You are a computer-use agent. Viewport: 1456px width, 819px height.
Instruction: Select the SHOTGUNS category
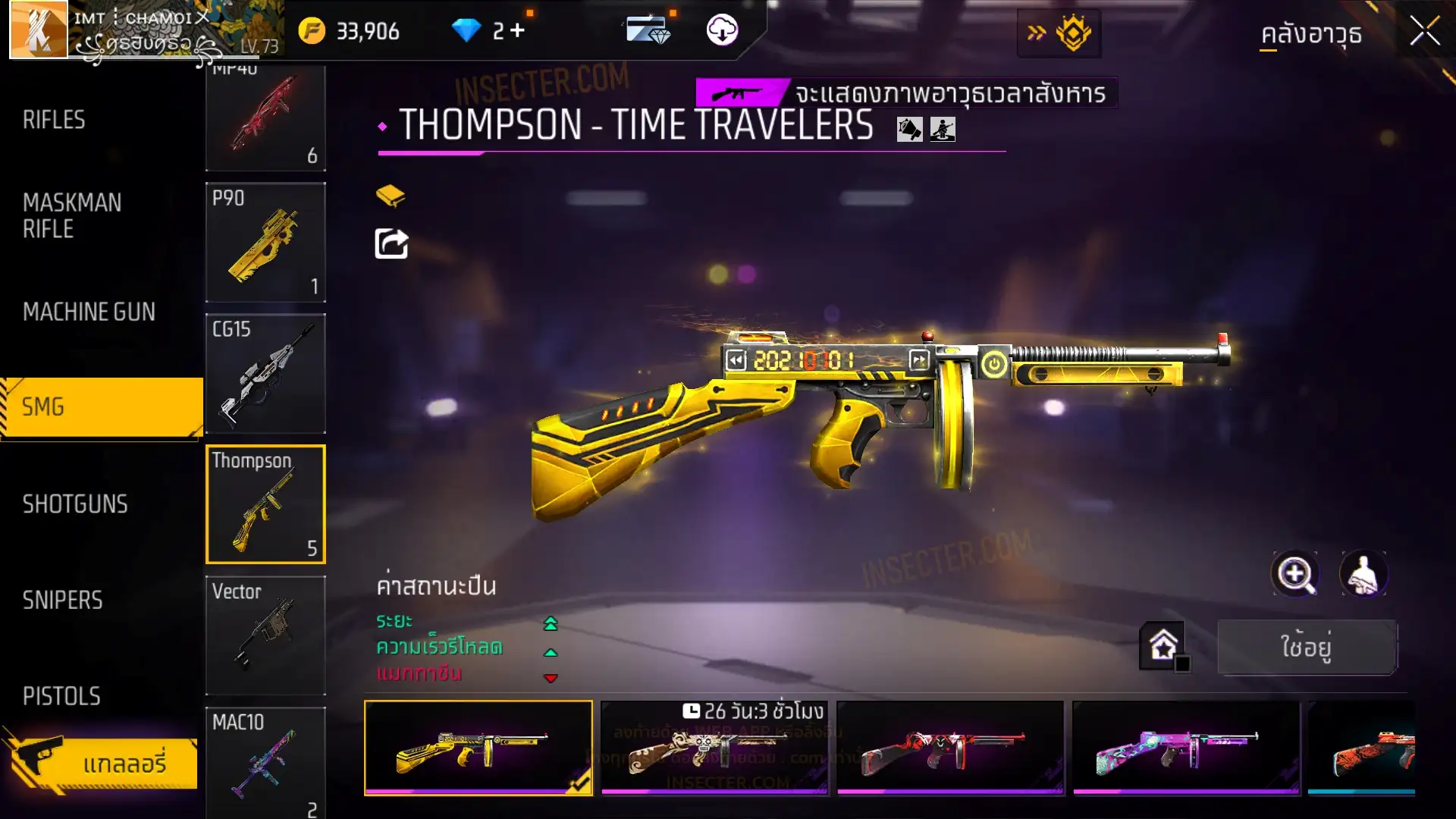(x=75, y=504)
